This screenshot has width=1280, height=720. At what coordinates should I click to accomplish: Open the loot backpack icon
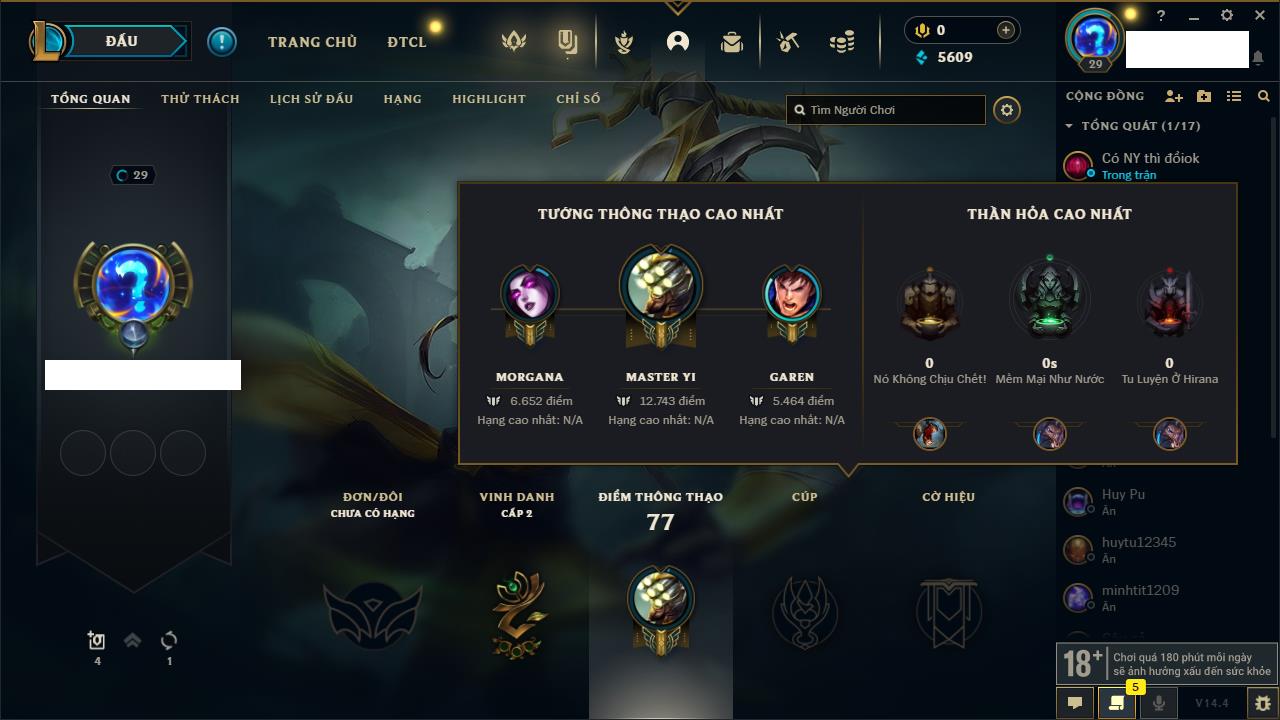pyautogui.click(x=732, y=42)
